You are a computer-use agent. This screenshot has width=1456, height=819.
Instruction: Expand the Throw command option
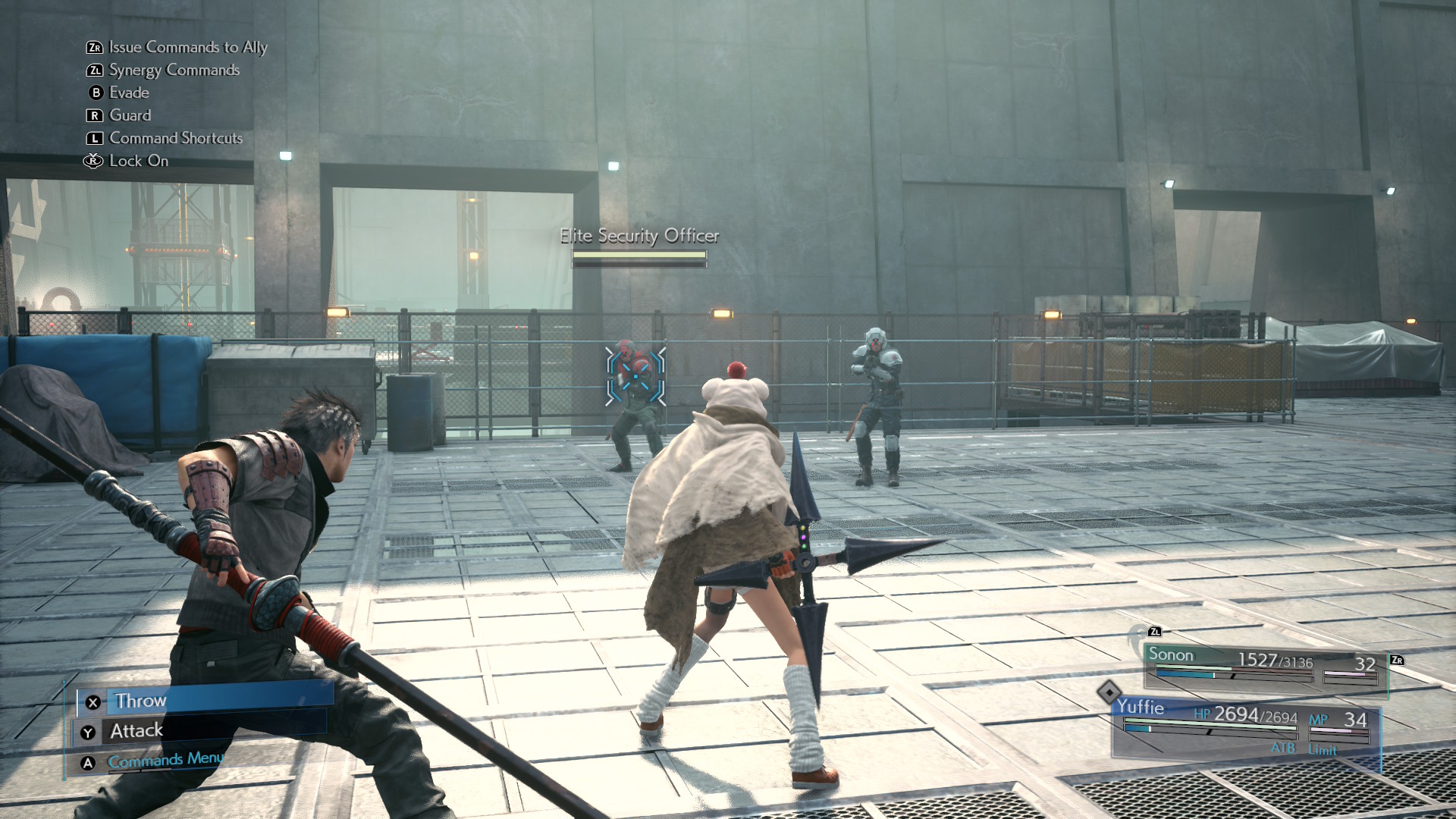141,701
